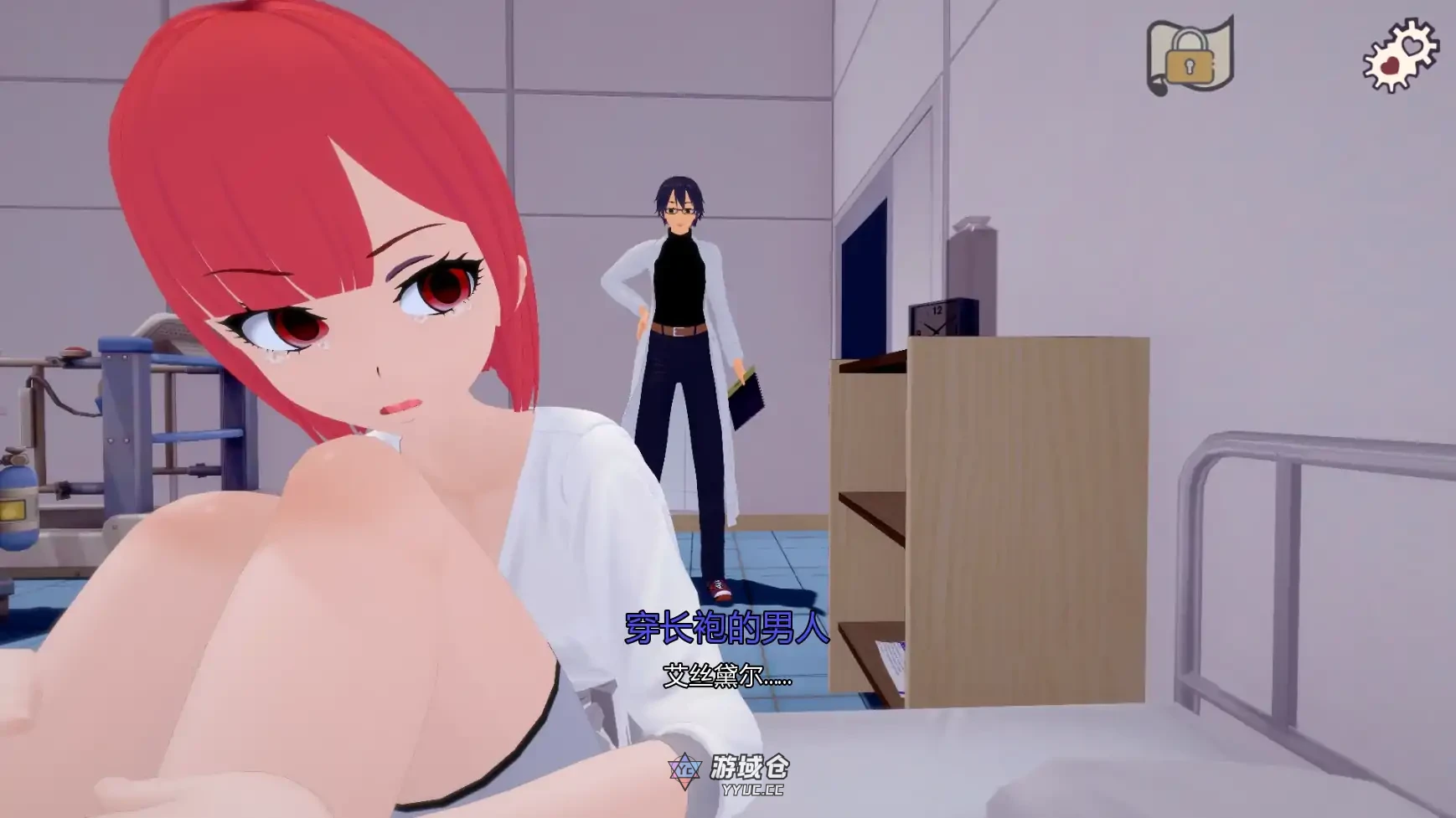Toggle visibility of the dialogue box

(x=725, y=653)
